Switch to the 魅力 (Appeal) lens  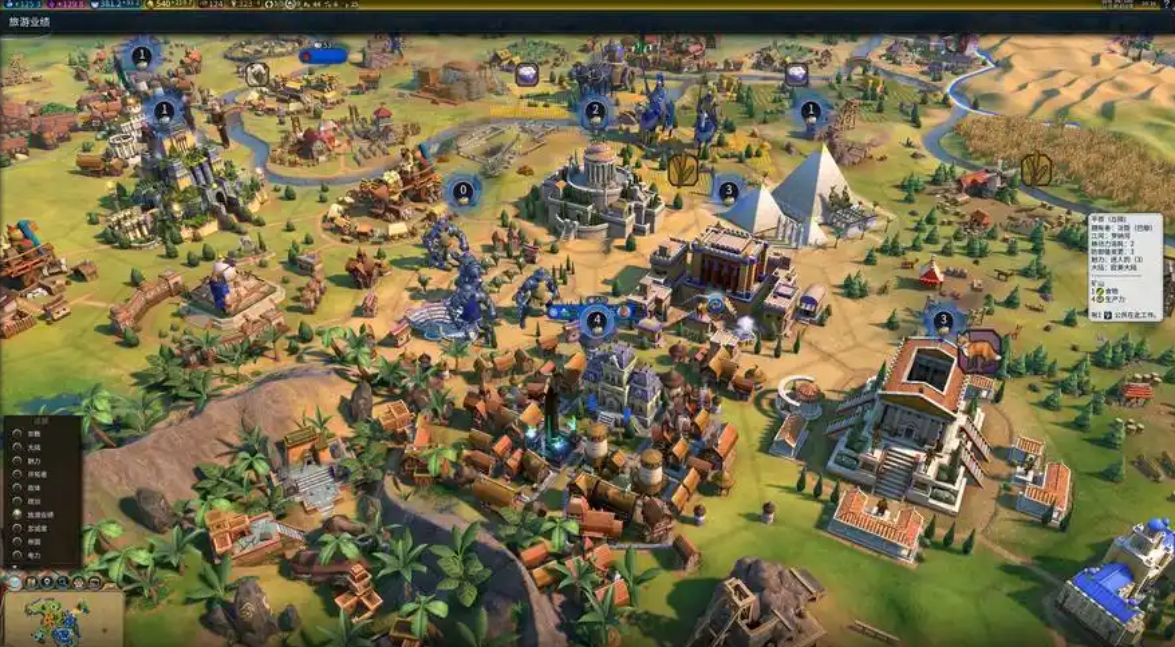tap(17, 461)
